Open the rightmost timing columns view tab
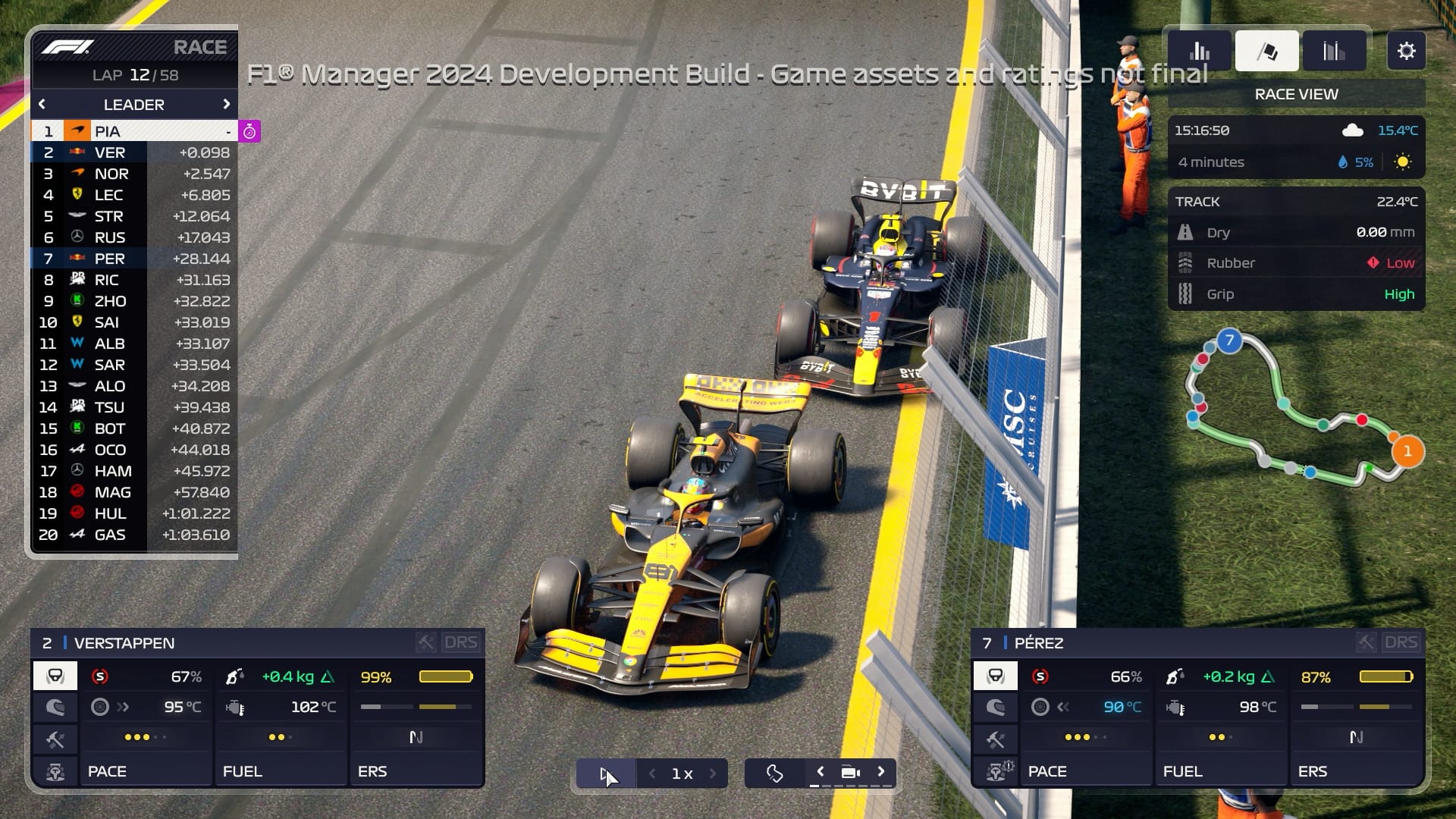The image size is (1456, 819). (1333, 51)
